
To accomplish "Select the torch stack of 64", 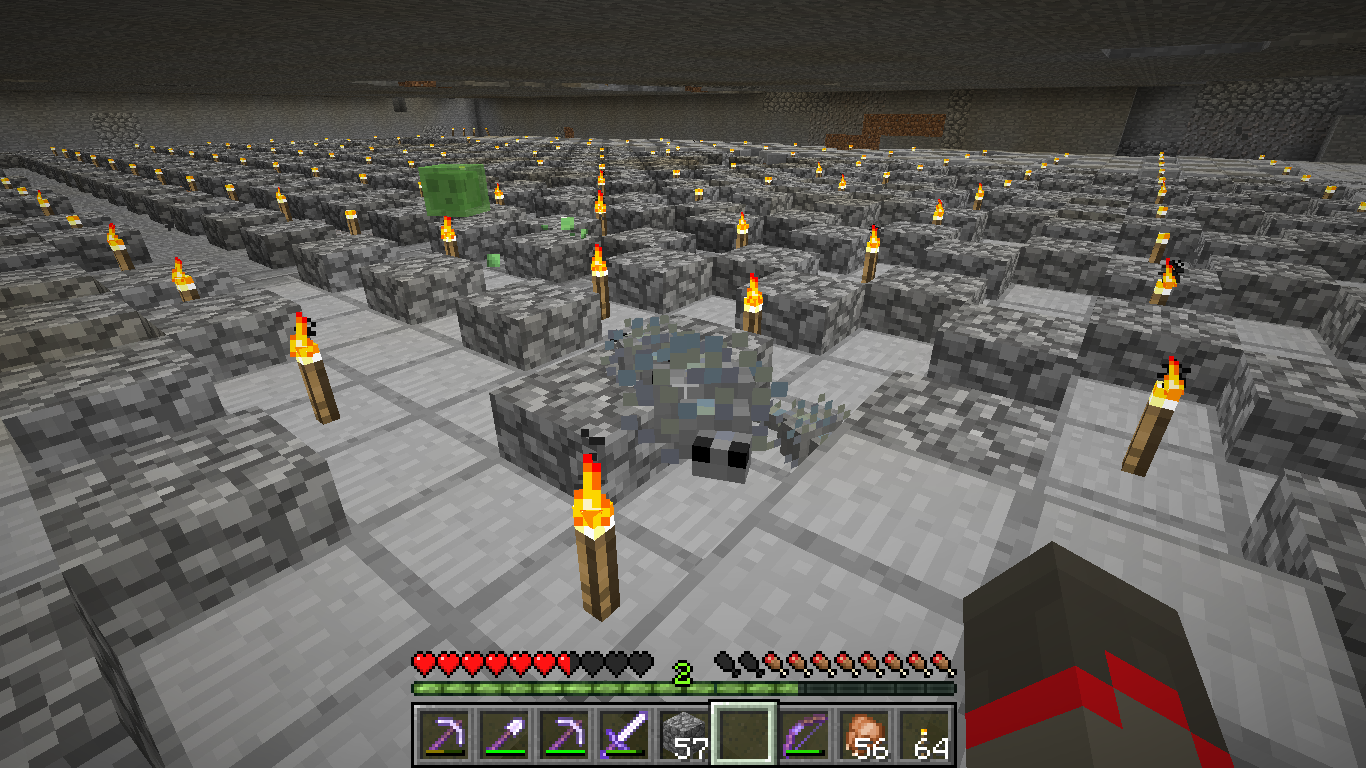I will coord(923,735).
